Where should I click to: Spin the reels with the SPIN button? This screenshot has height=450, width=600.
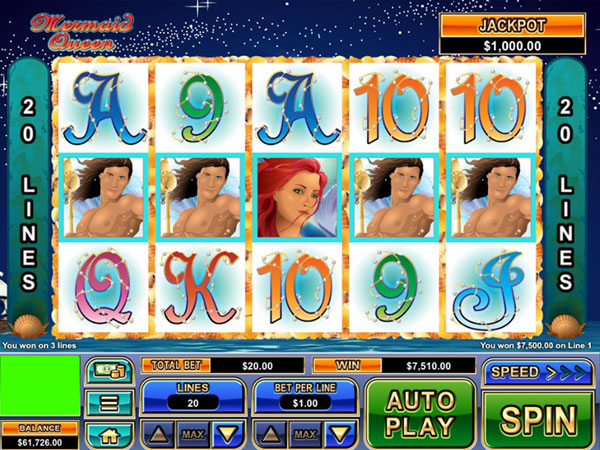(x=540, y=419)
